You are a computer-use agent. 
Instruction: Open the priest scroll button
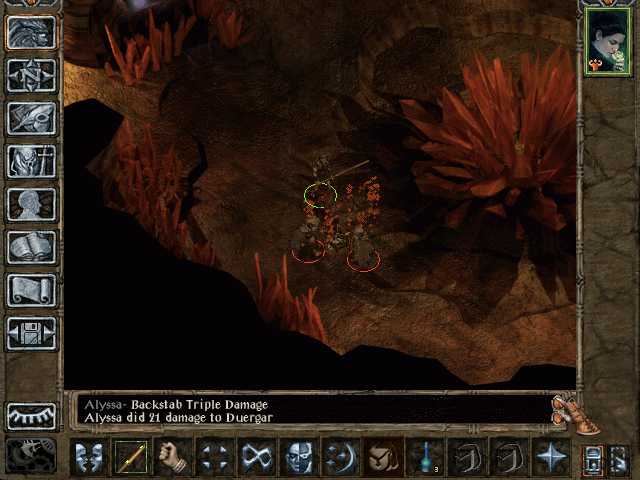tap(32, 290)
